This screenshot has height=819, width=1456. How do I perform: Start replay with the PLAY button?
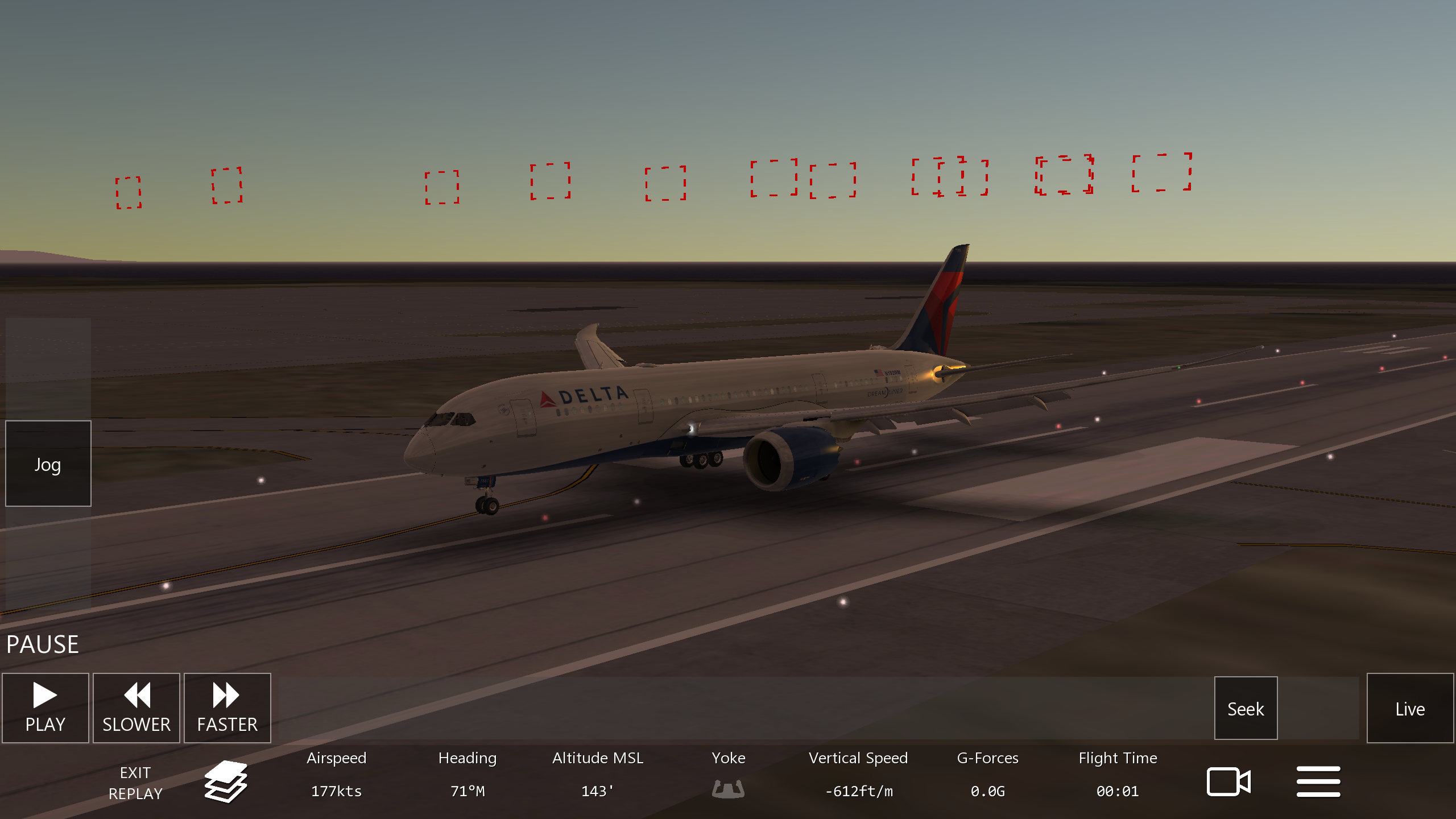(x=45, y=708)
